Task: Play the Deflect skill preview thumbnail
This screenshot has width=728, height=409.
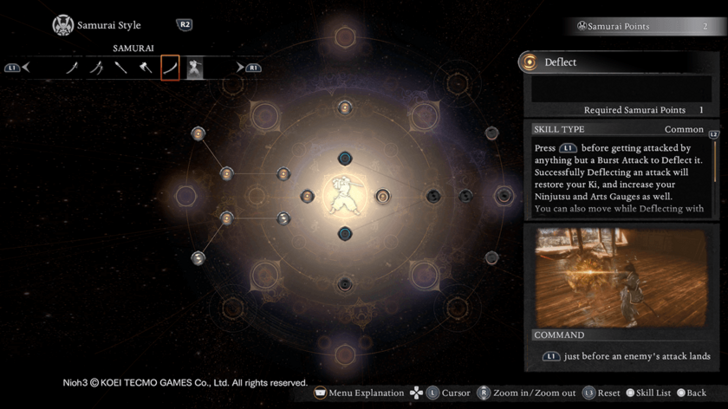Action: [621, 276]
